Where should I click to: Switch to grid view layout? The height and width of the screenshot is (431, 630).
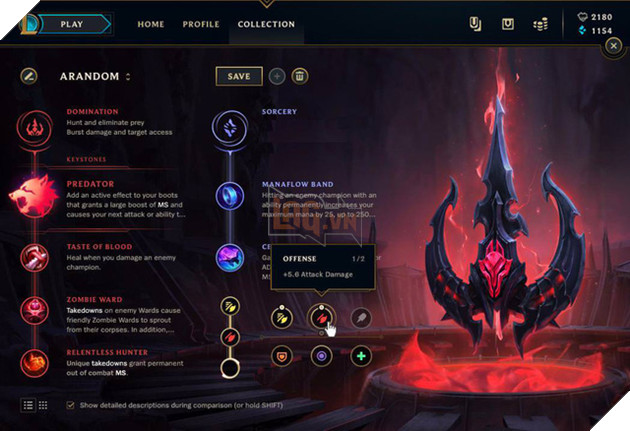43,405
